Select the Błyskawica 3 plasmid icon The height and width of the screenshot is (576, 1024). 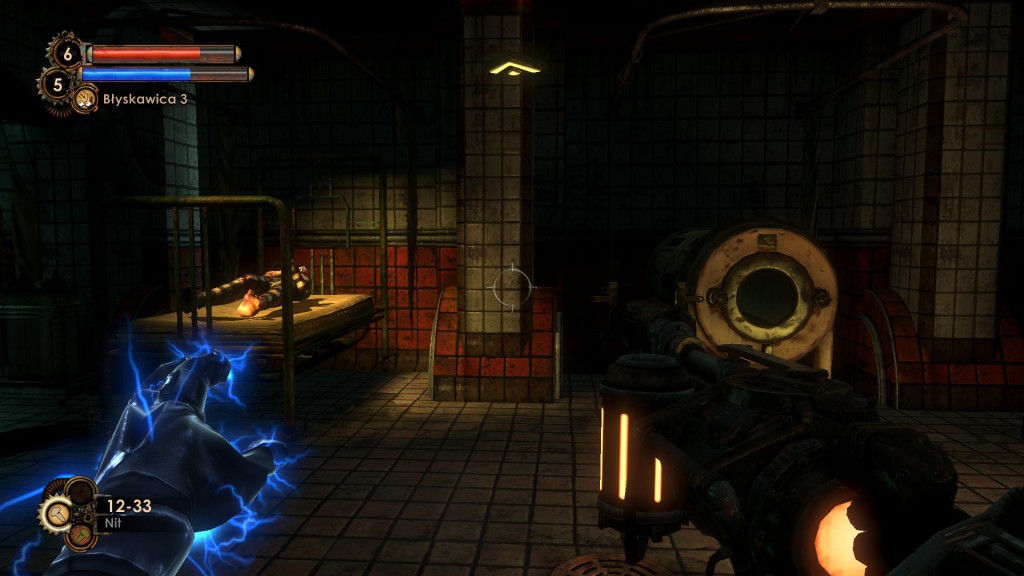click(x=85, y=99)
